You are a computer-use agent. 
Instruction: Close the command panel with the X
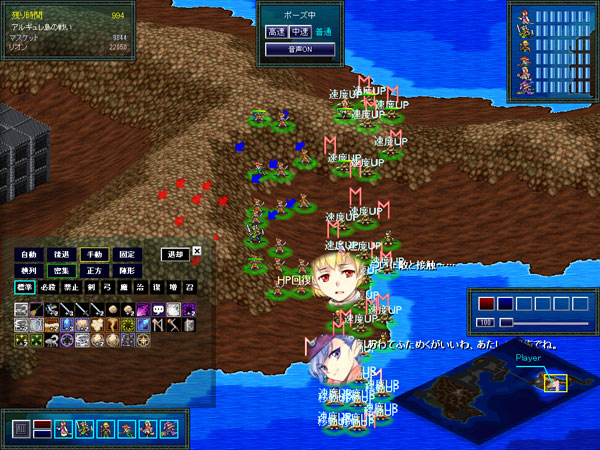click(x=197, y=251)
